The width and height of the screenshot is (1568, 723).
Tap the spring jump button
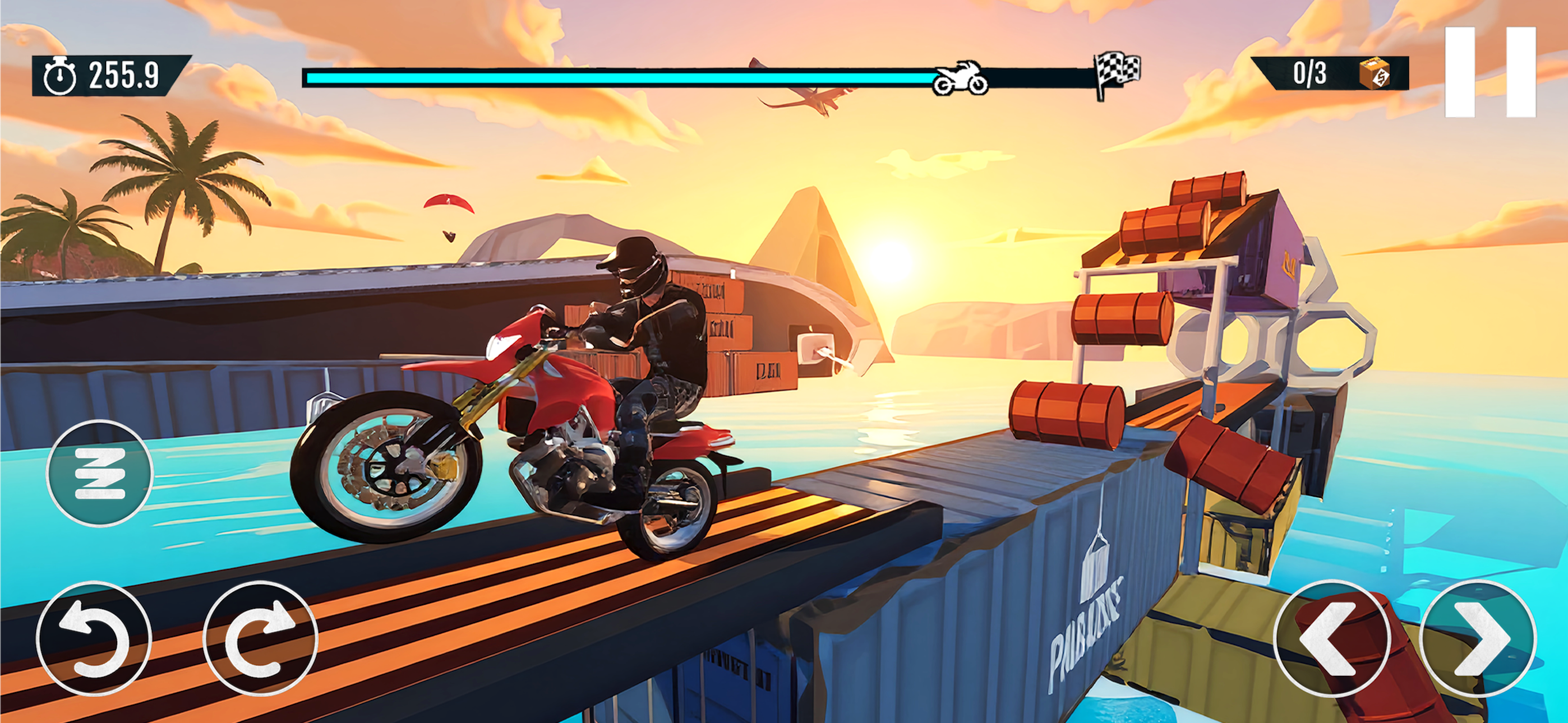coord(99,473)
